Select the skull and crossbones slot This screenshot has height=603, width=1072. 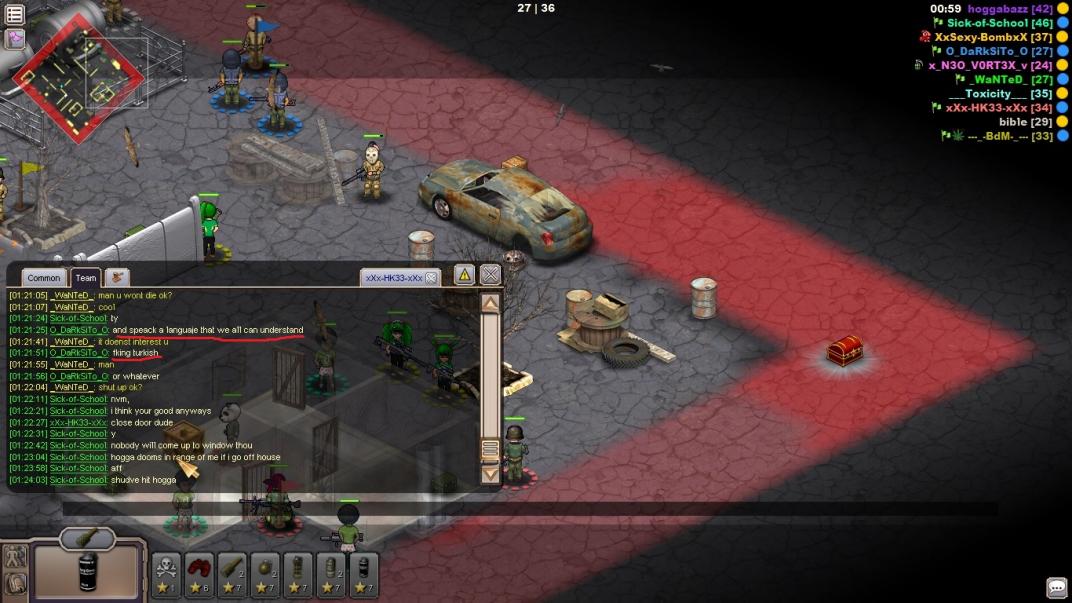pos(166,574)
